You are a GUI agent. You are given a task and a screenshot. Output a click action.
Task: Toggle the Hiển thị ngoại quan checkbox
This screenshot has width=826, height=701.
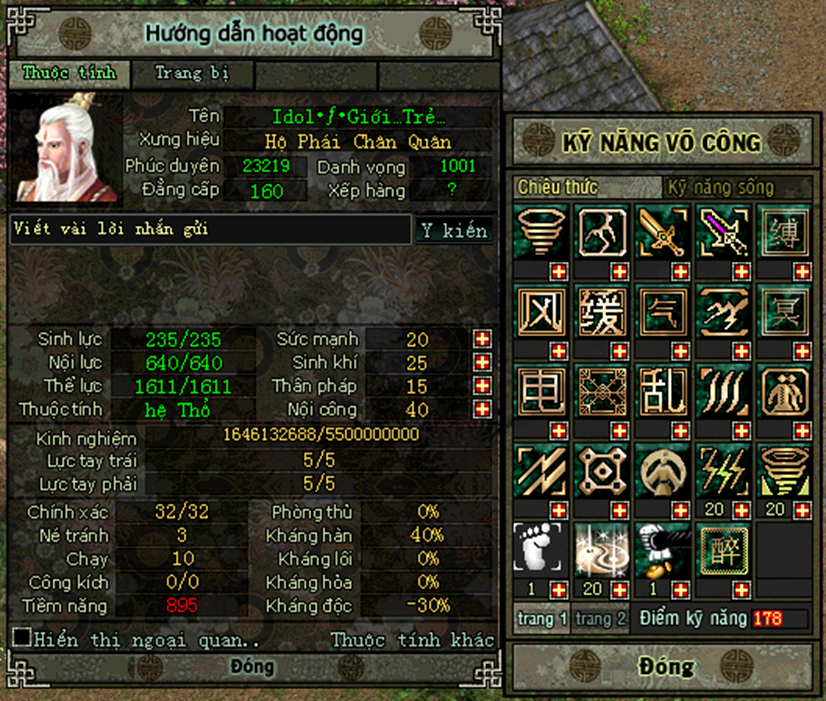click(x=21, y=637)
